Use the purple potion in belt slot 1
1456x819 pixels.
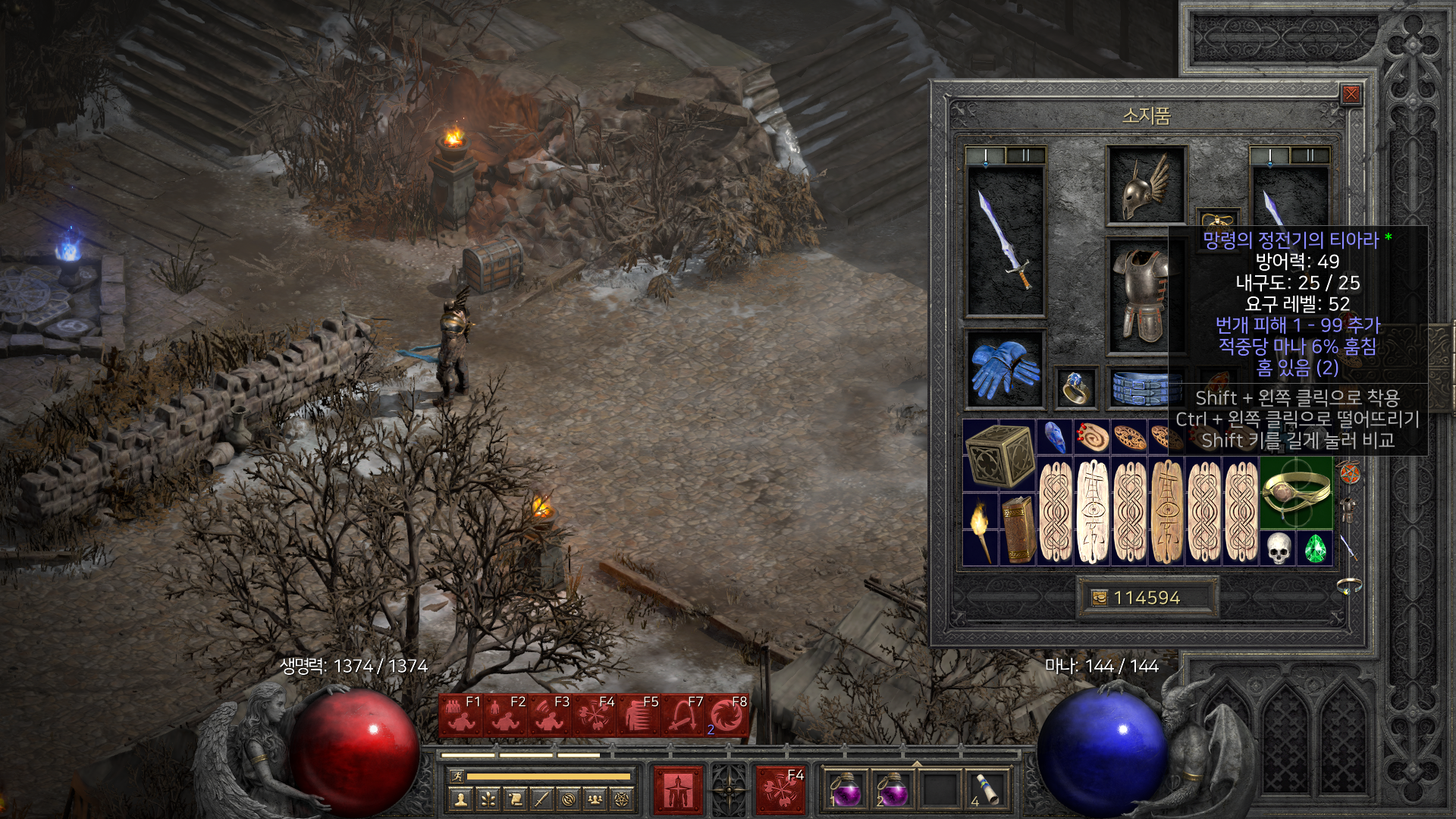click(846, 789)
